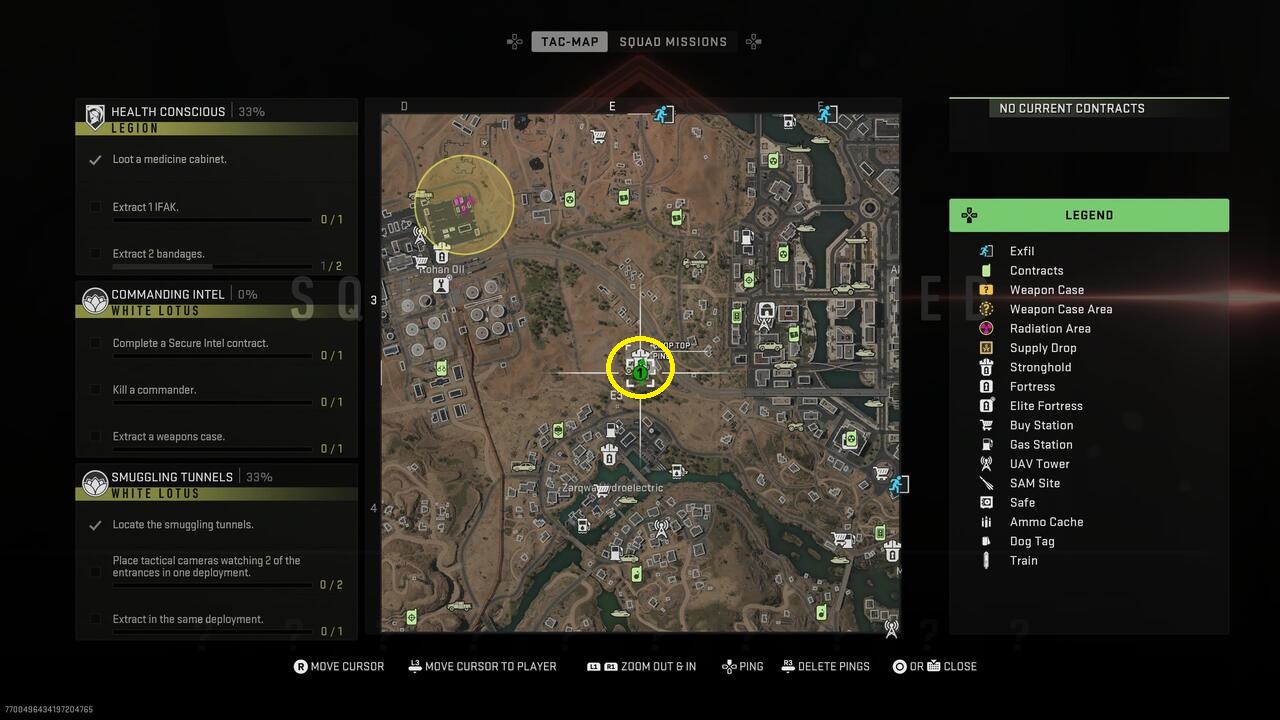
Task: Select the Buy Station legend icon
Action: [985, 425]
